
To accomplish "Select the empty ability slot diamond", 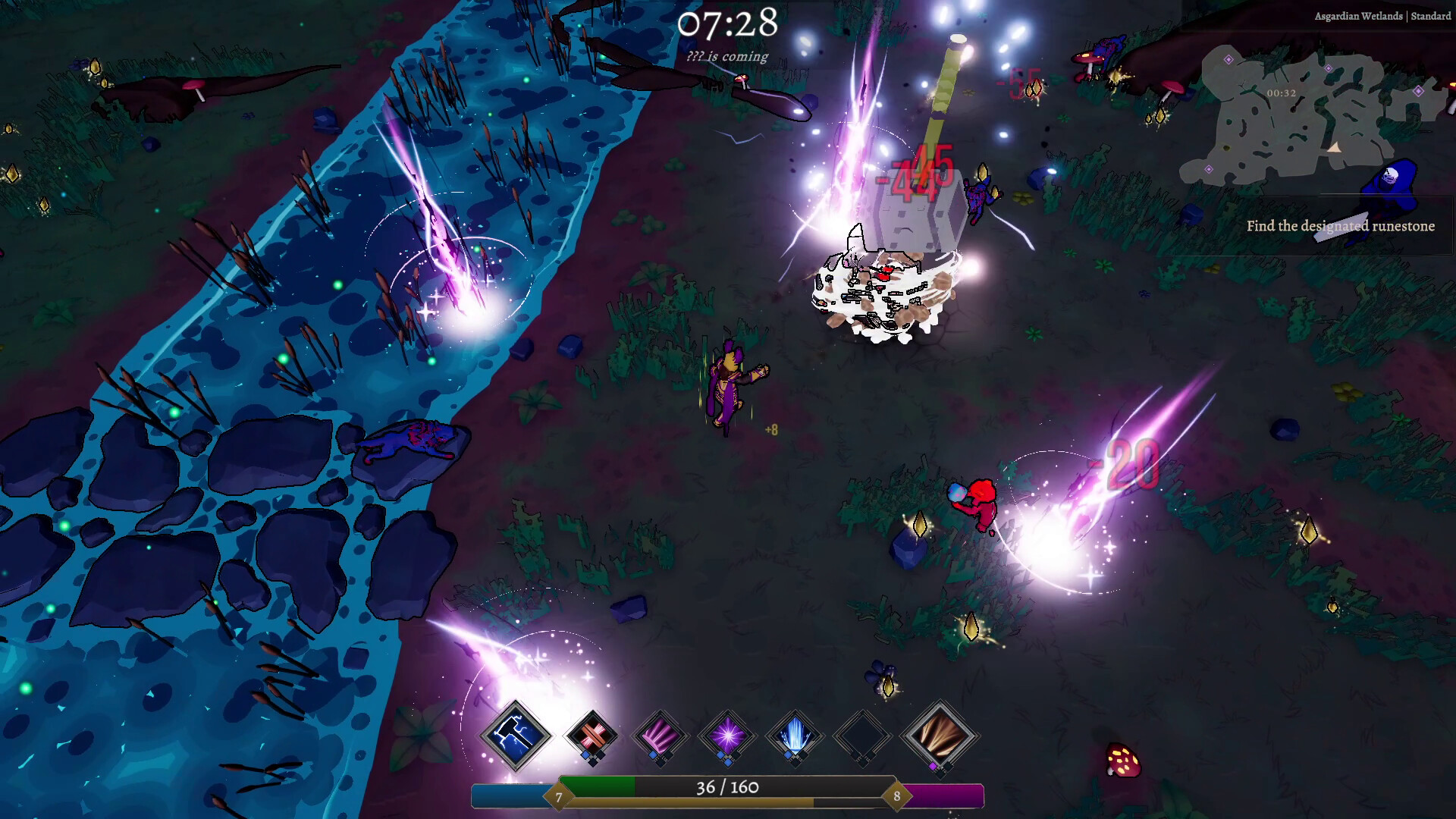I will pyautogui.click(x=864, y=736).
